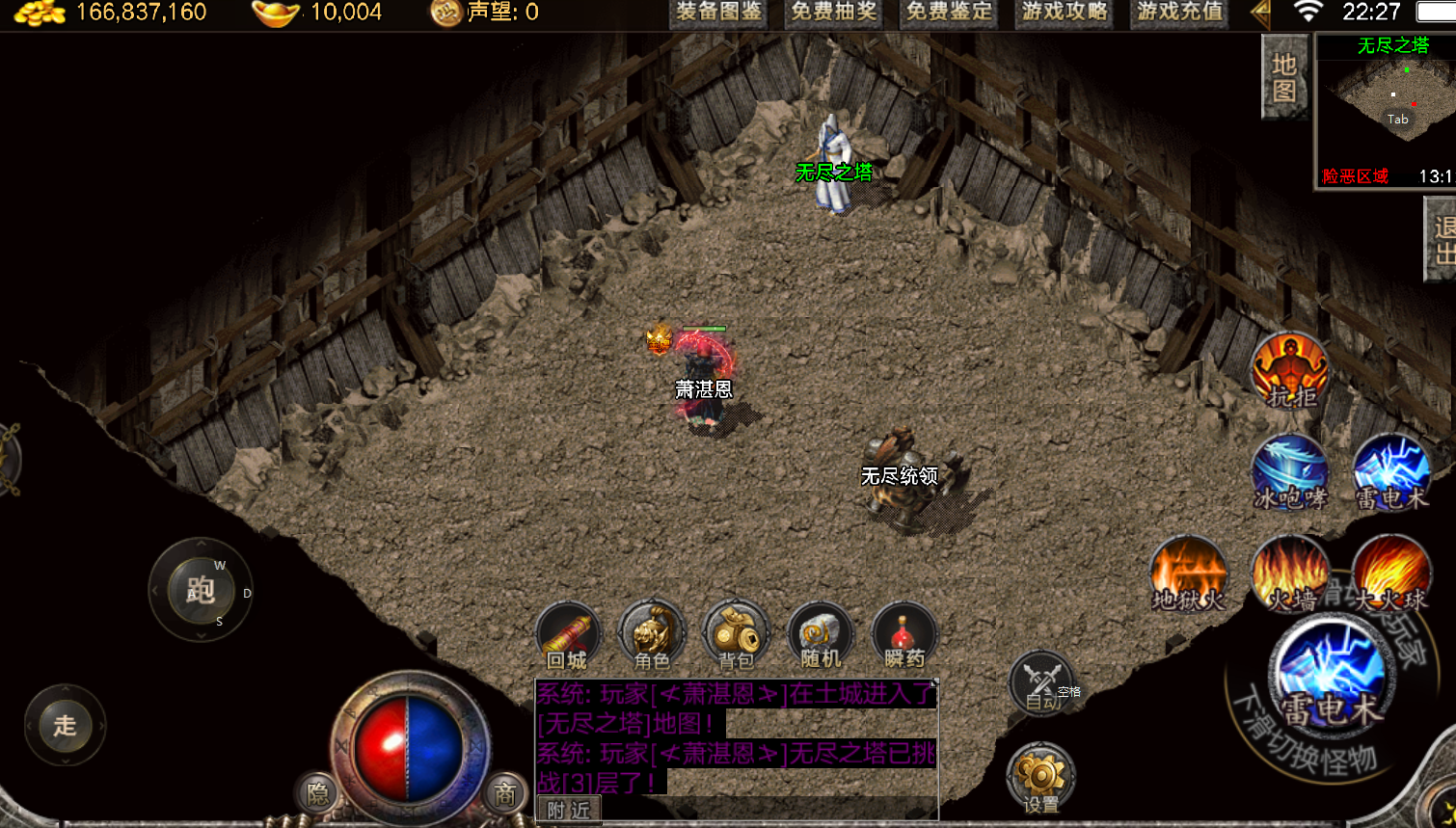The image size is (1456, 828).
Task: Toggle 自动 auto-combat
Action: coord(1042,683)
